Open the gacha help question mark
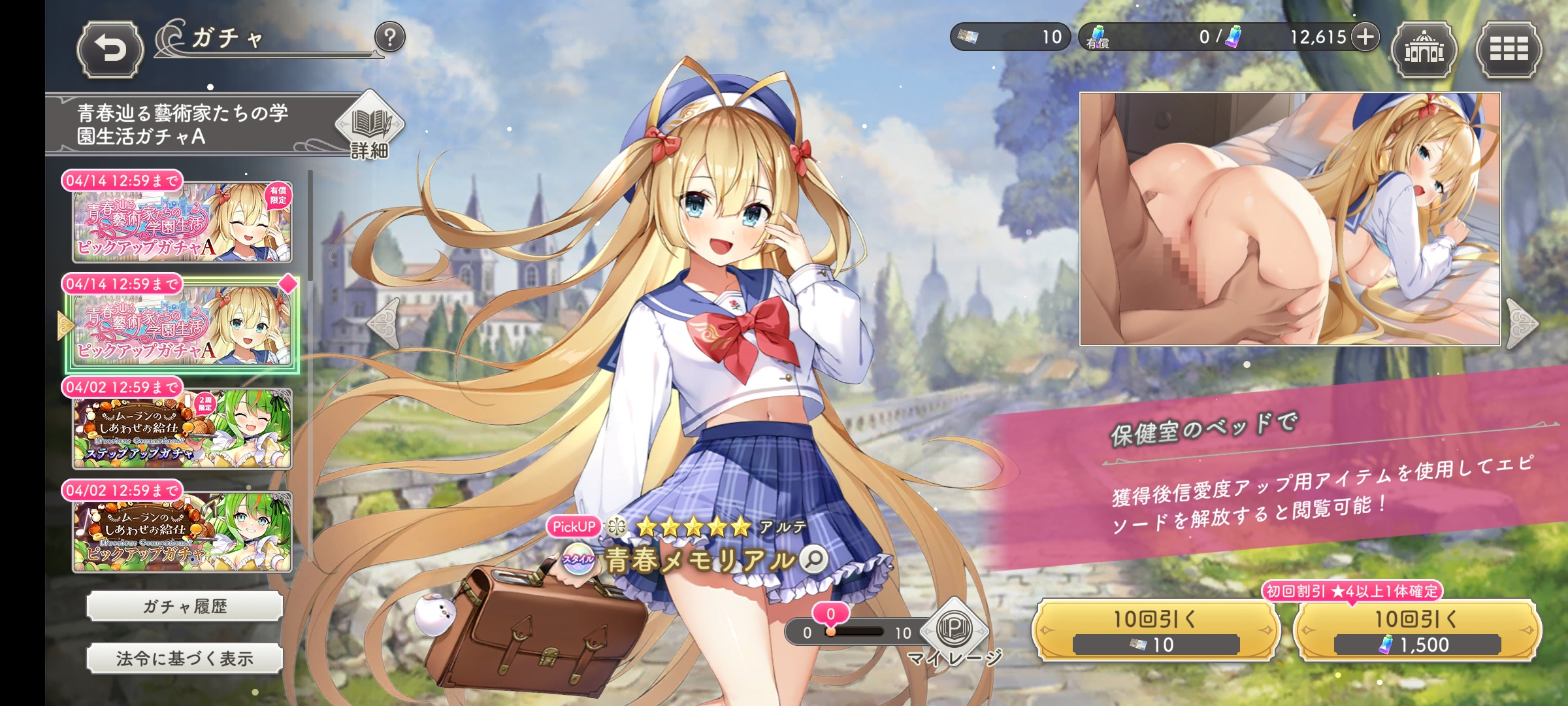This screenshot has height=706, width=1568. 390,38
